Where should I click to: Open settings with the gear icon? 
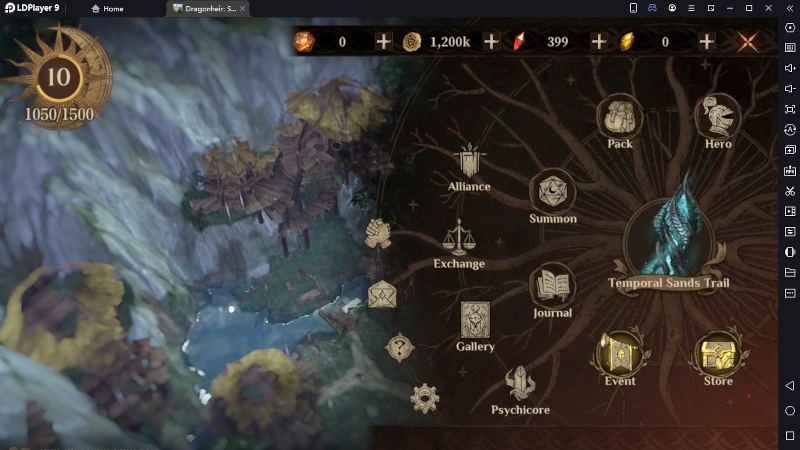425,398
